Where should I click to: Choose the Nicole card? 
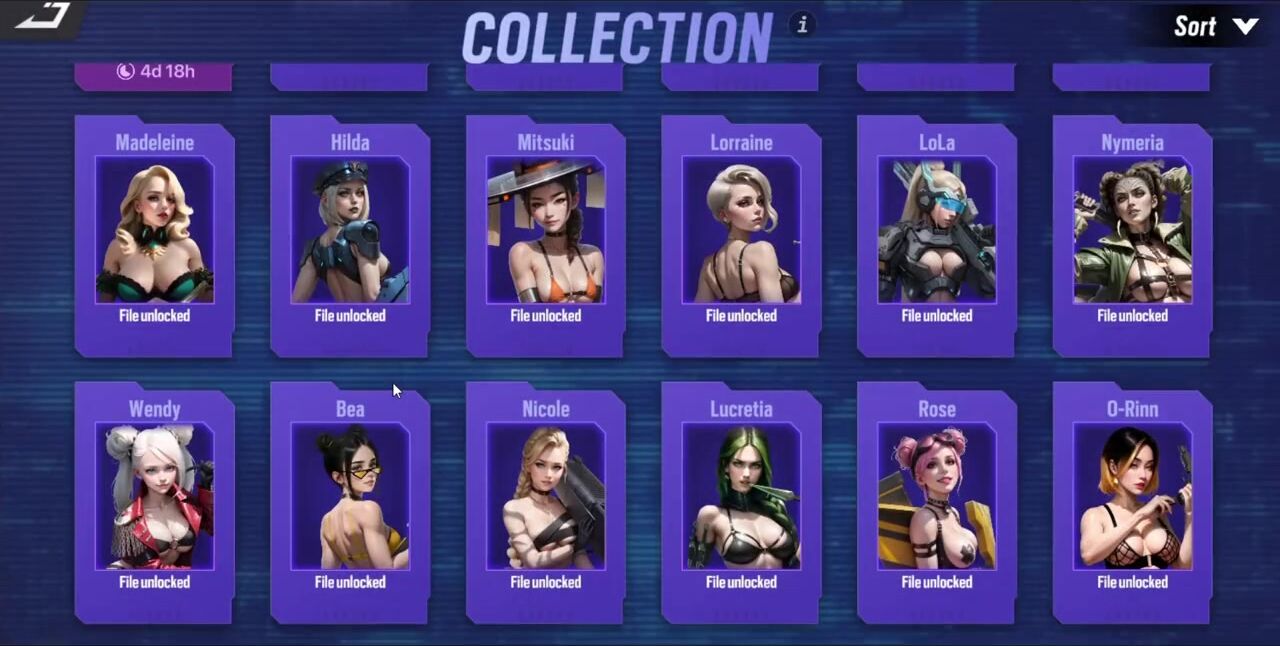coord(545,502)
